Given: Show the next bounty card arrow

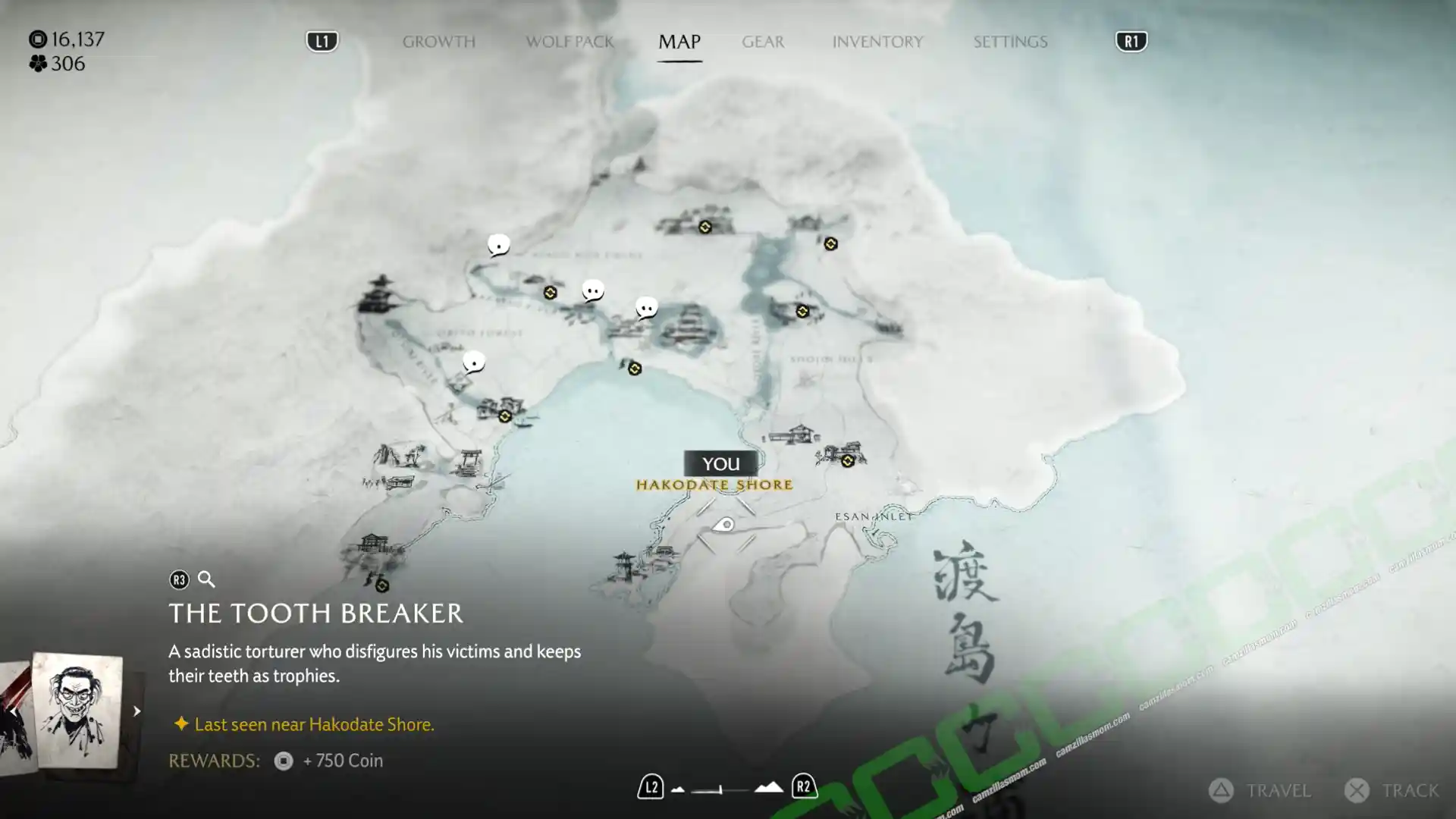Looking at the screenshot, I should pos(136,711).
